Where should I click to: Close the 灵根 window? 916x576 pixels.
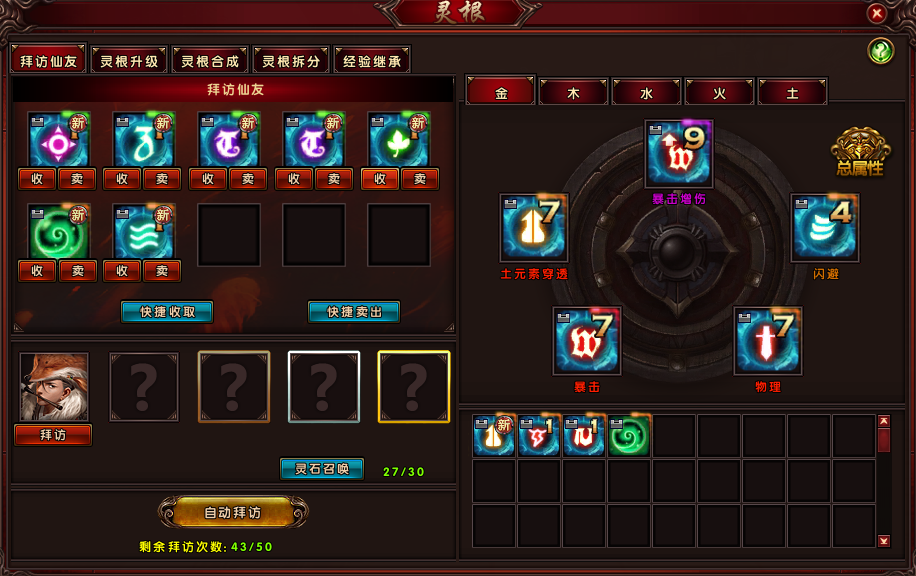876,14
